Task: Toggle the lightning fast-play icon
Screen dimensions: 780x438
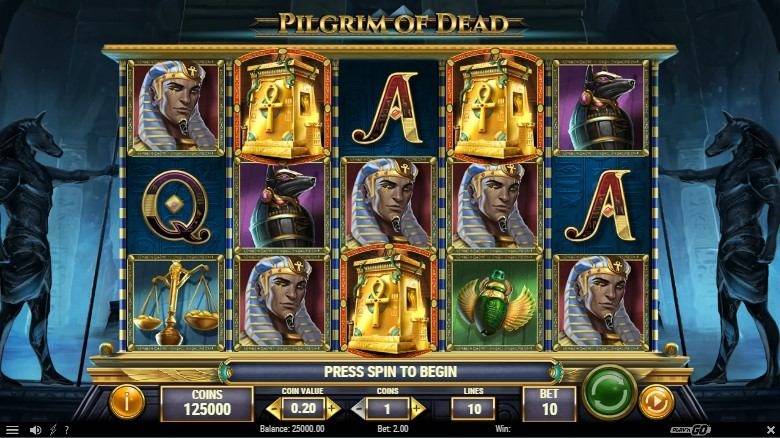Action: tap(52, 430)
